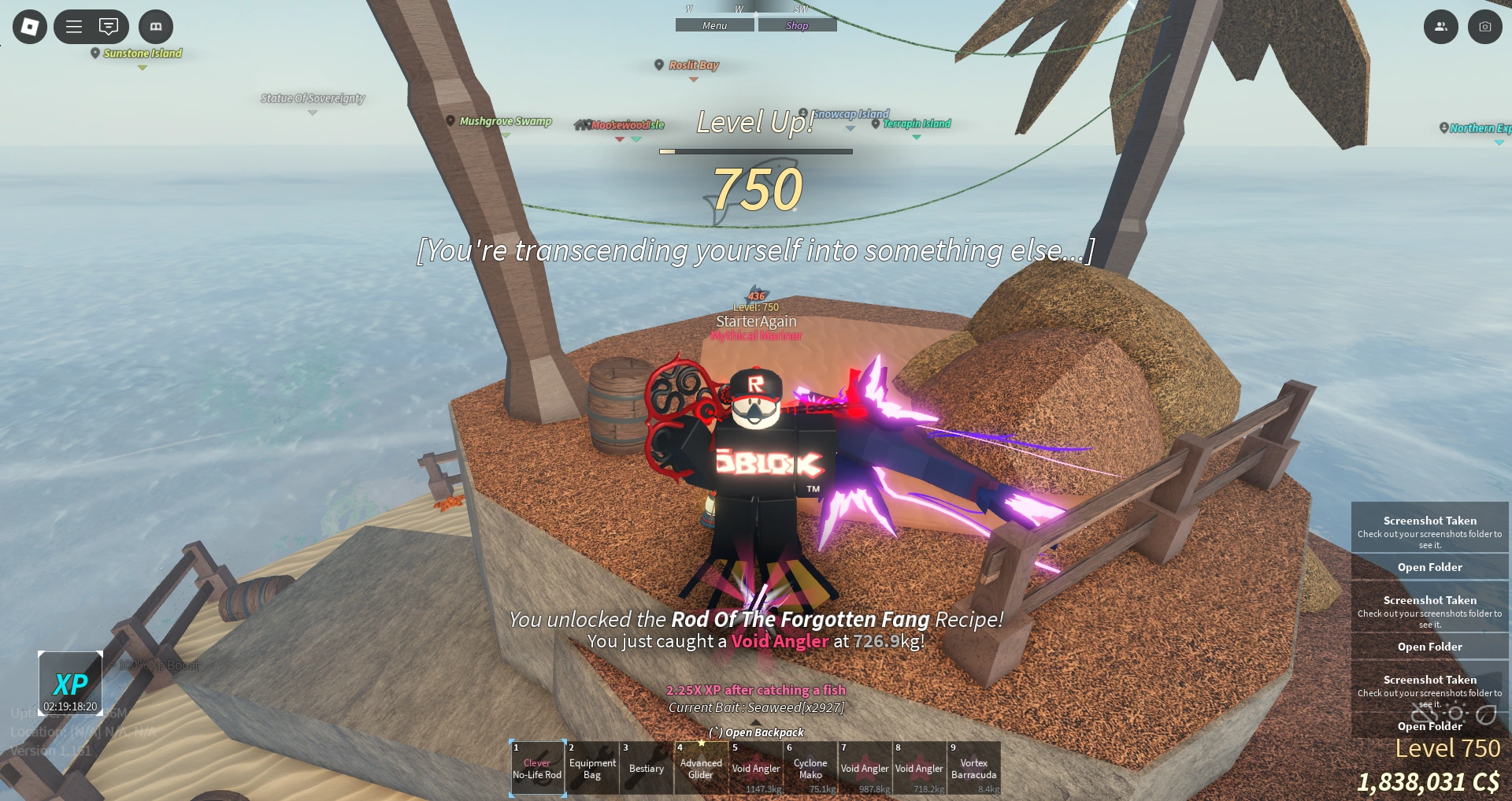
Task: Switch to the Shop tab
Action: coord(797,24)
